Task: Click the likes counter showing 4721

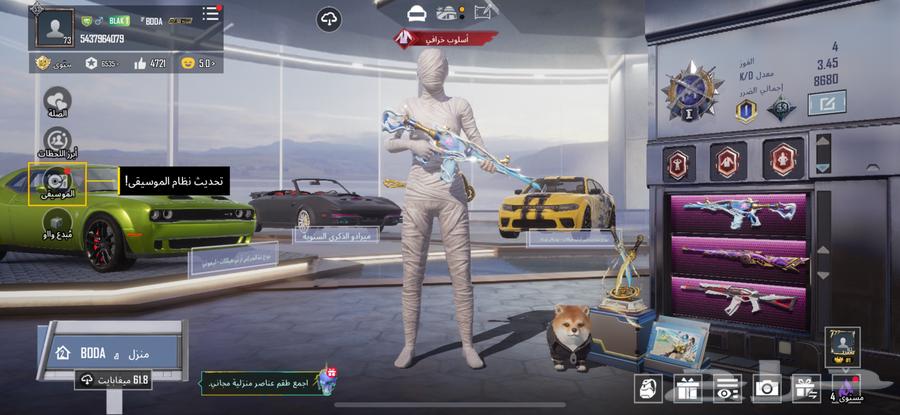Action: pos(150,63)
